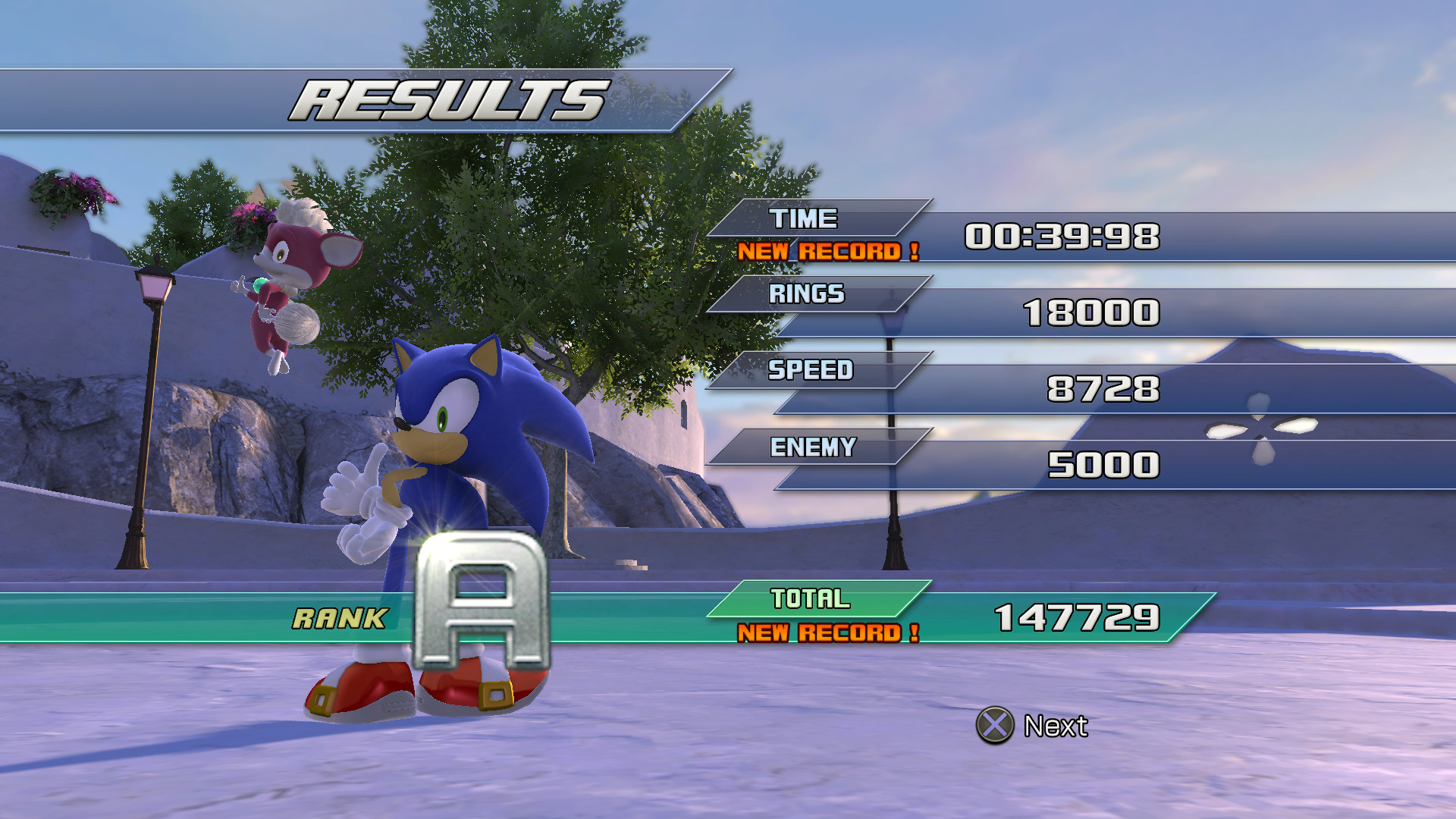This screenshot has width=1456, height=819.
Task: Click the NEW RECORD badge under TIME
Action: pos(830,251)
